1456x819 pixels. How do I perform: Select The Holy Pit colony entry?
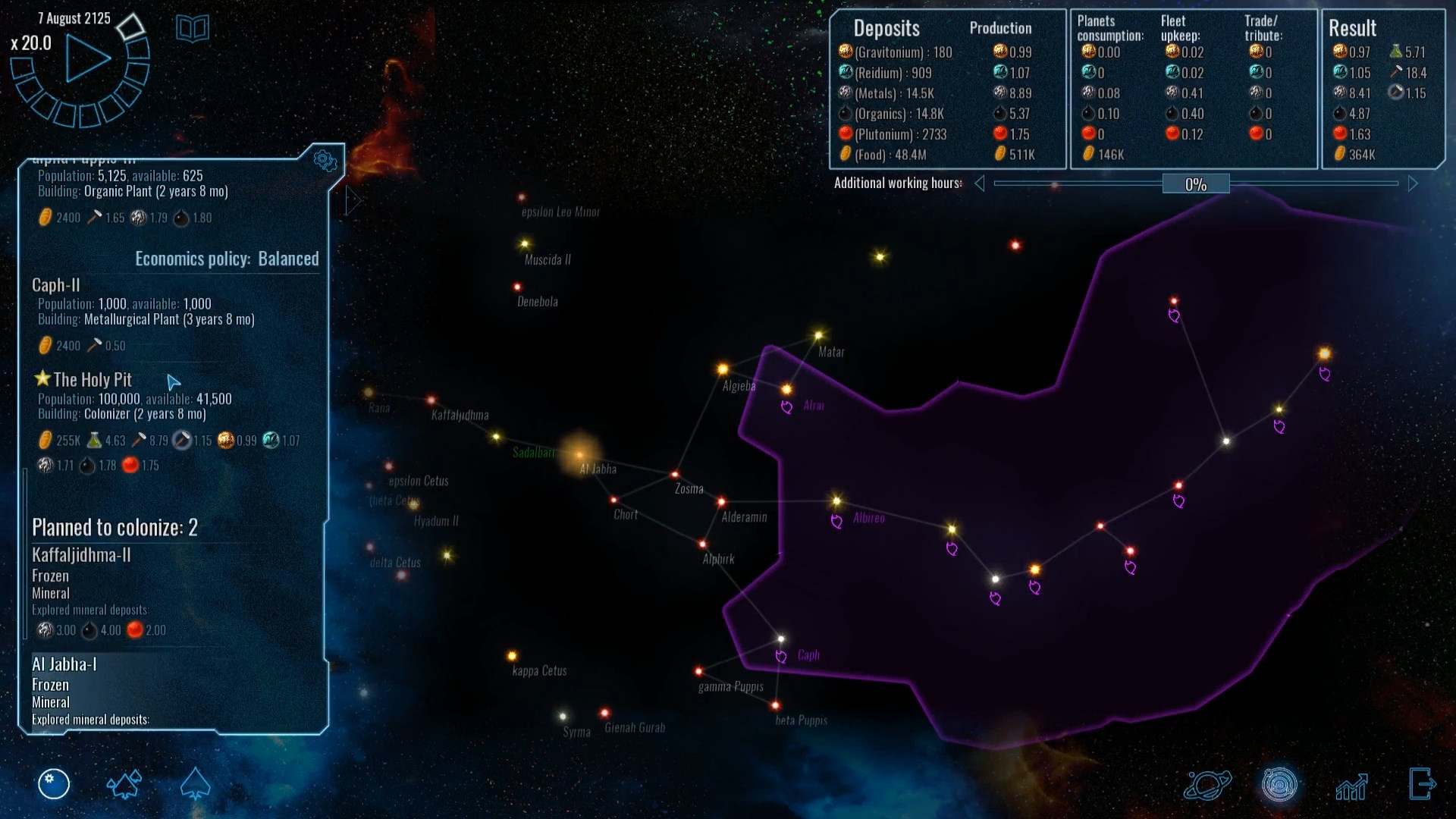coord(92,379)
